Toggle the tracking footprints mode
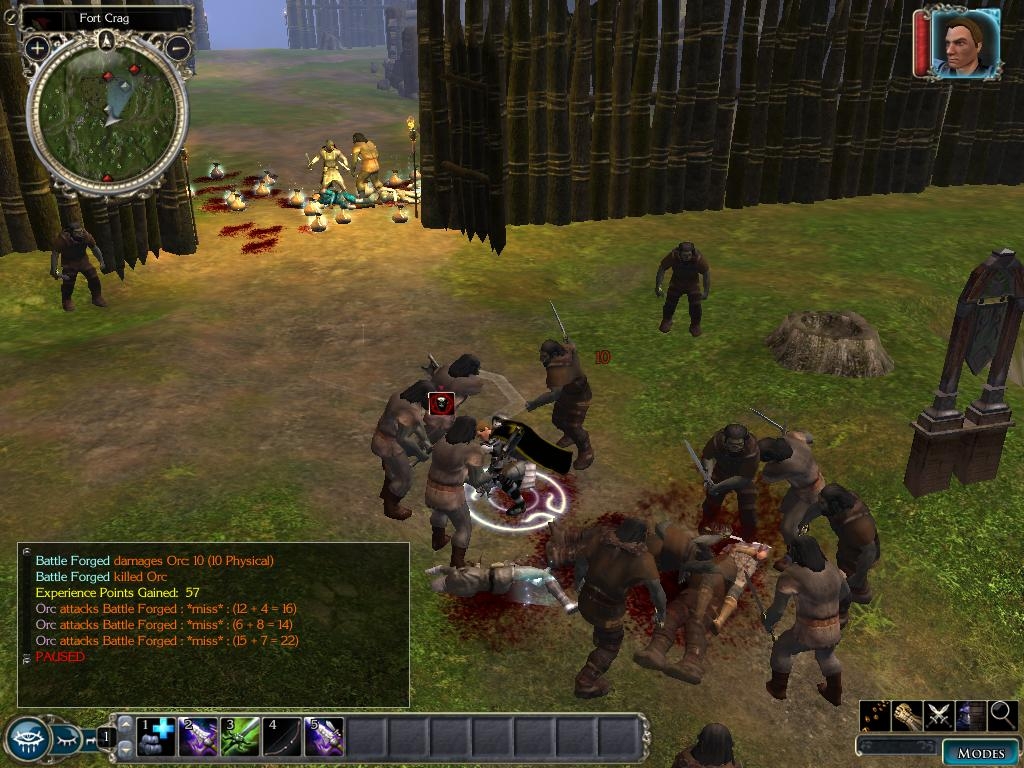 click(x=874, y=715)
